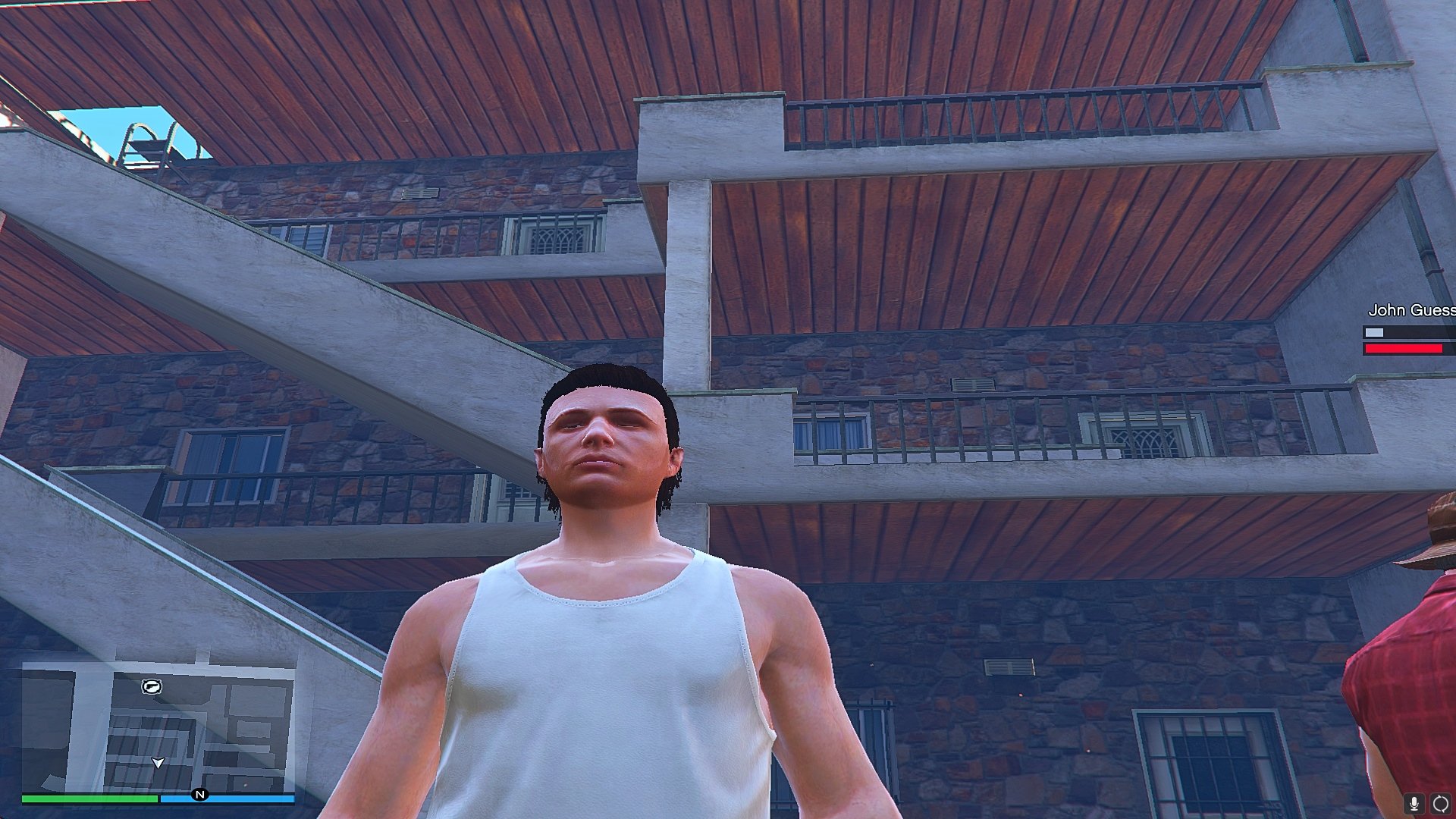
Task: Click the north N compass marker
Action: point(200,795)
